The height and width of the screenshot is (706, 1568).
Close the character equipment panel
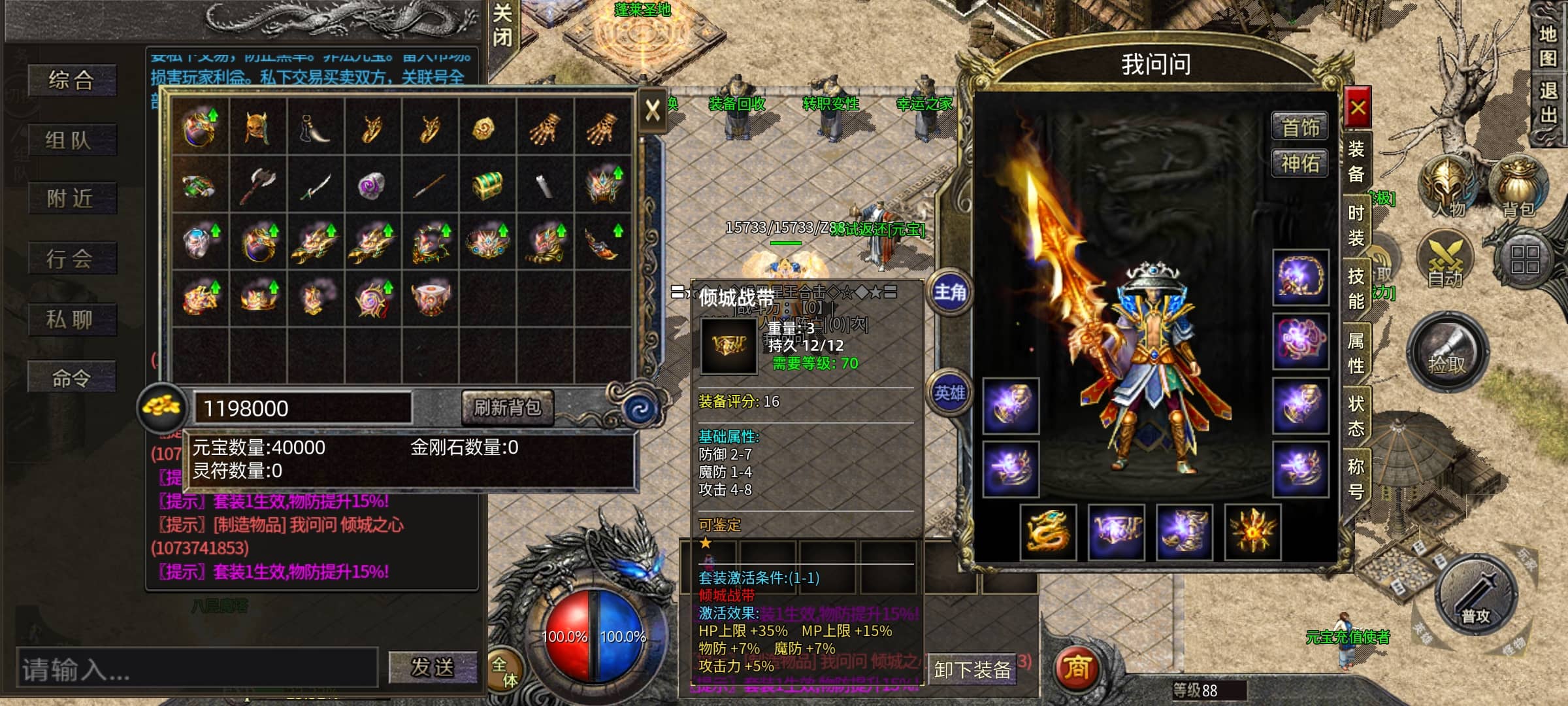click(1357, 108)
